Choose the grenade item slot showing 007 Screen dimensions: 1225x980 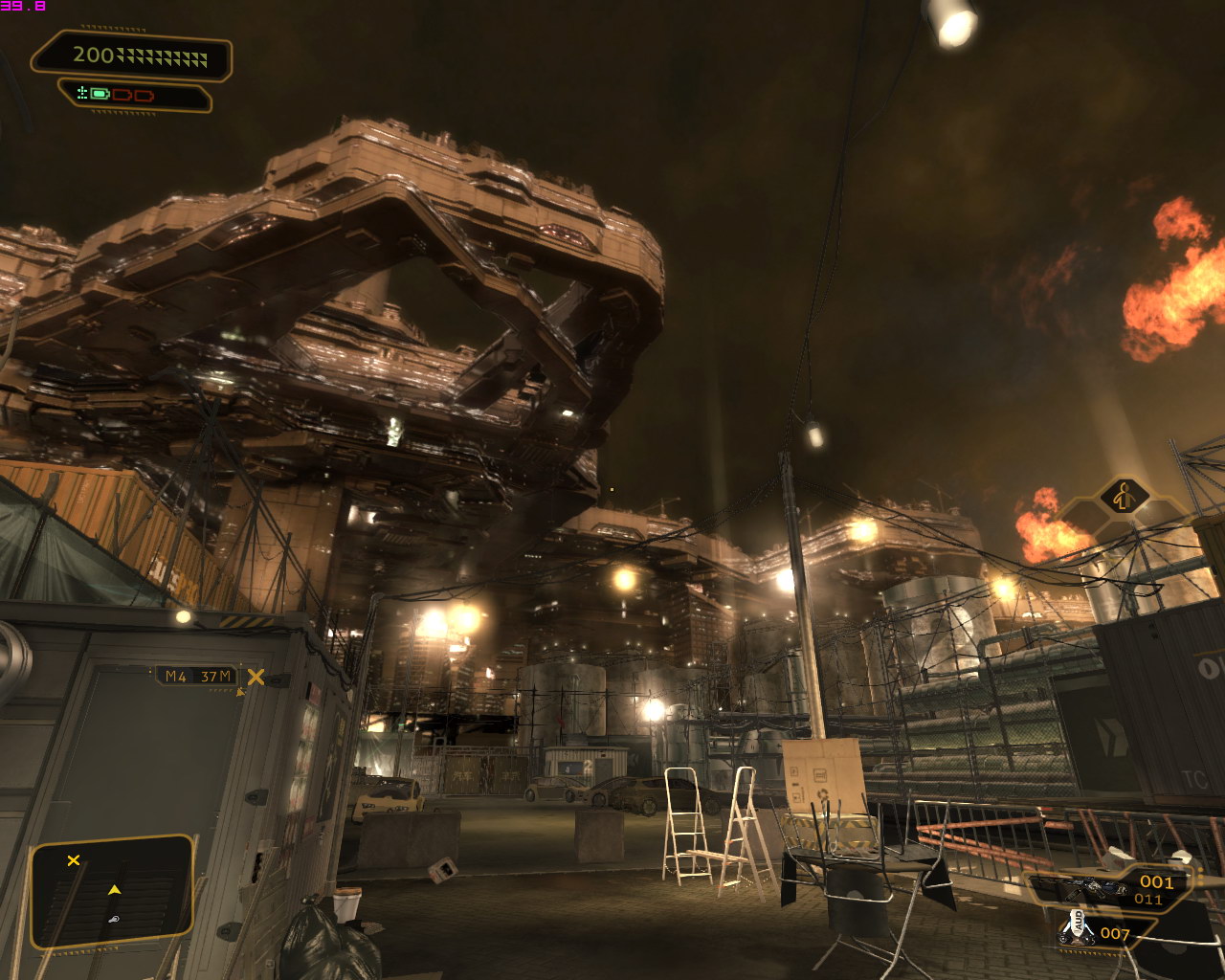tap(1096, 931)
